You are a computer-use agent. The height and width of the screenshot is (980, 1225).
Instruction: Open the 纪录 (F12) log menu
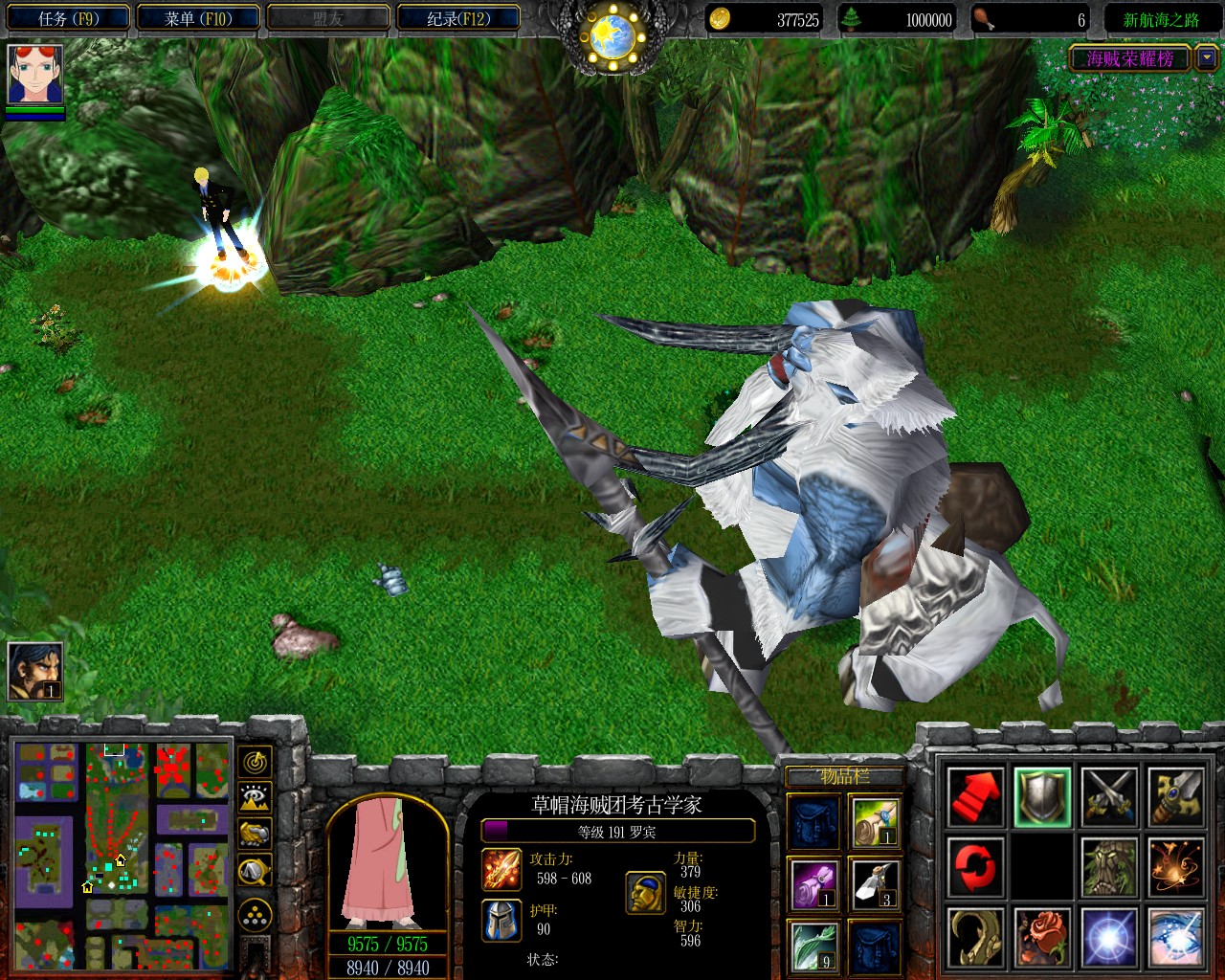coord(458,18)
